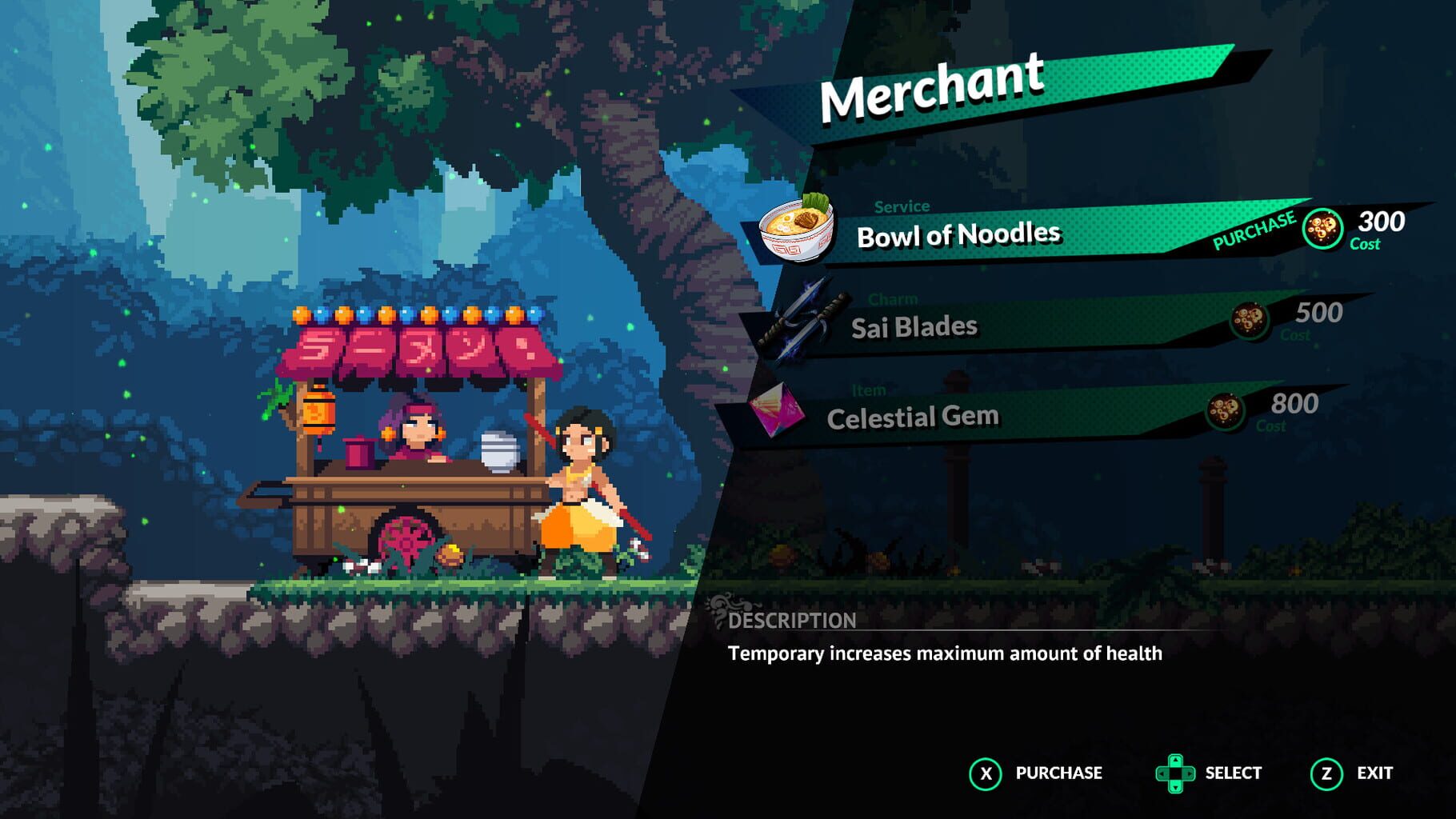
Task: Click the EXIT label at screen bottom
Action: [1374, 773]
